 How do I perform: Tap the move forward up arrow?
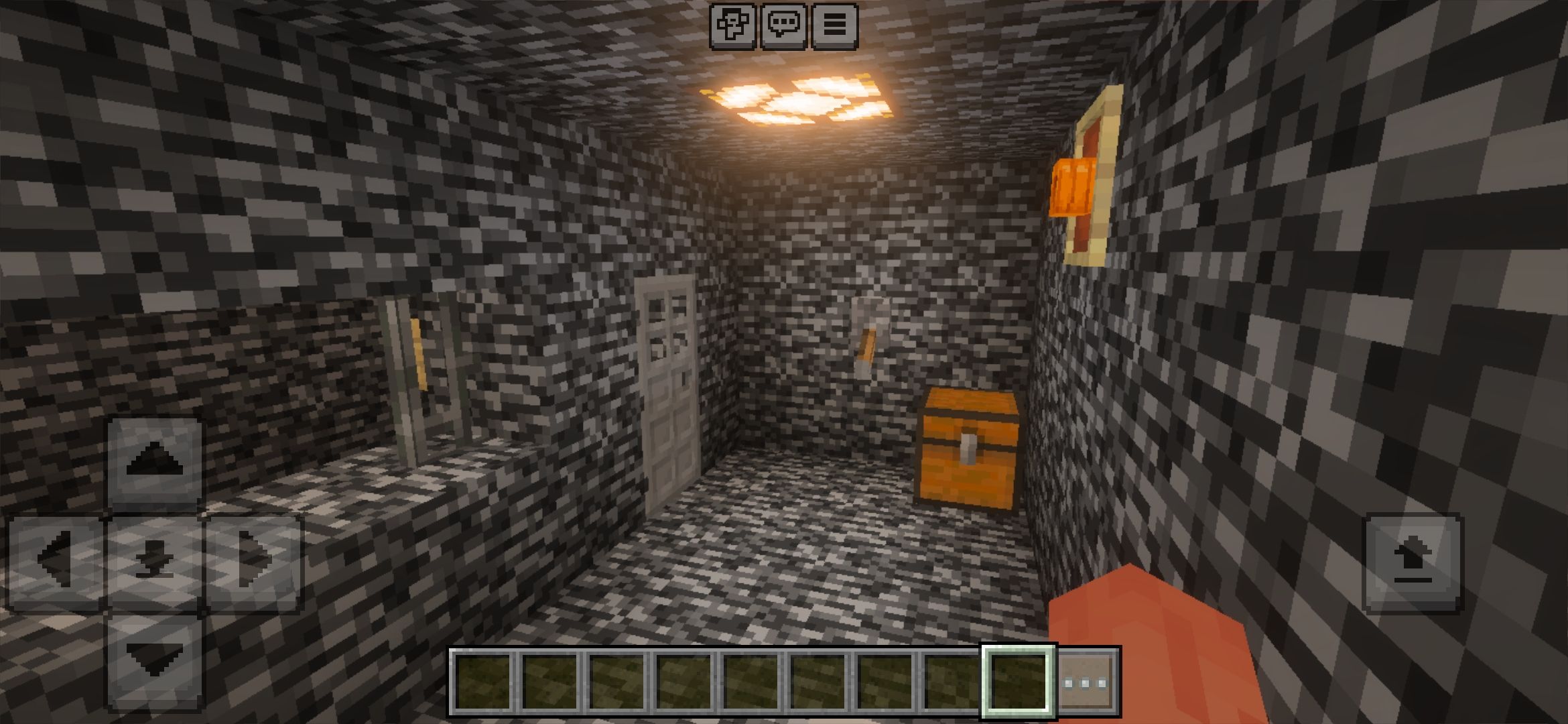155,462
